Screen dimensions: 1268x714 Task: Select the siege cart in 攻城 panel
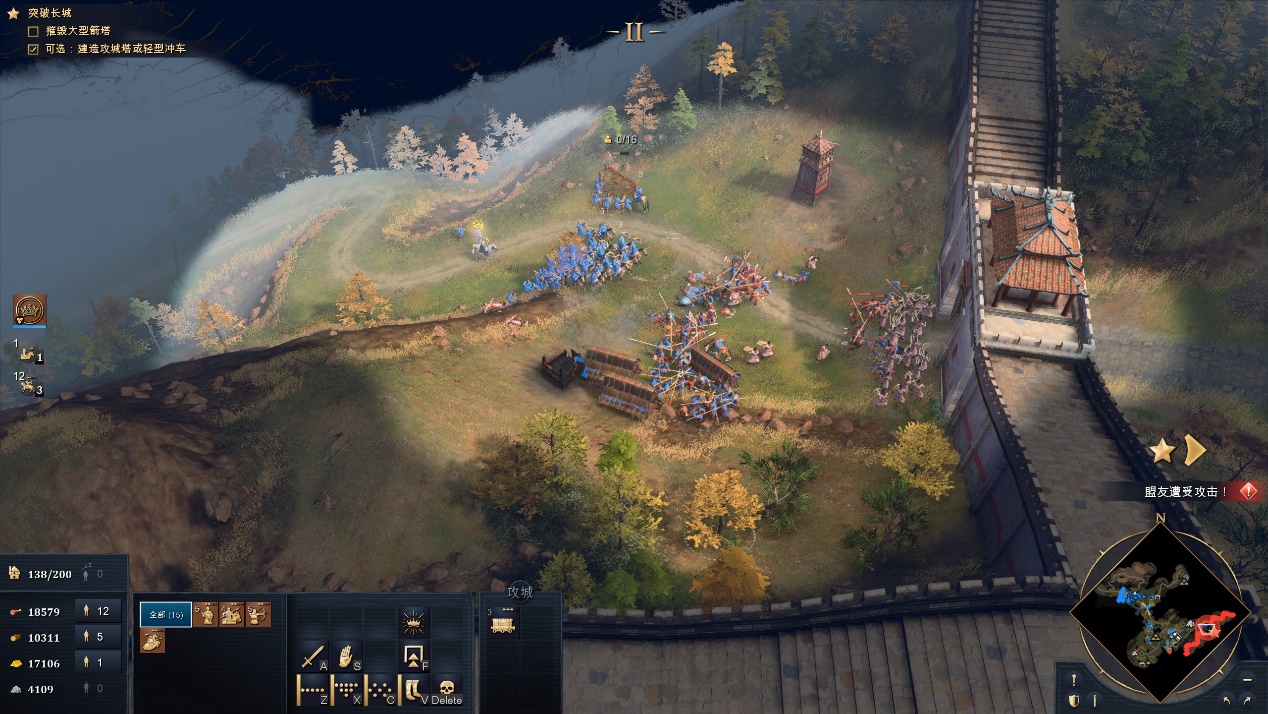pyautogui.click(x=503, y=623)
